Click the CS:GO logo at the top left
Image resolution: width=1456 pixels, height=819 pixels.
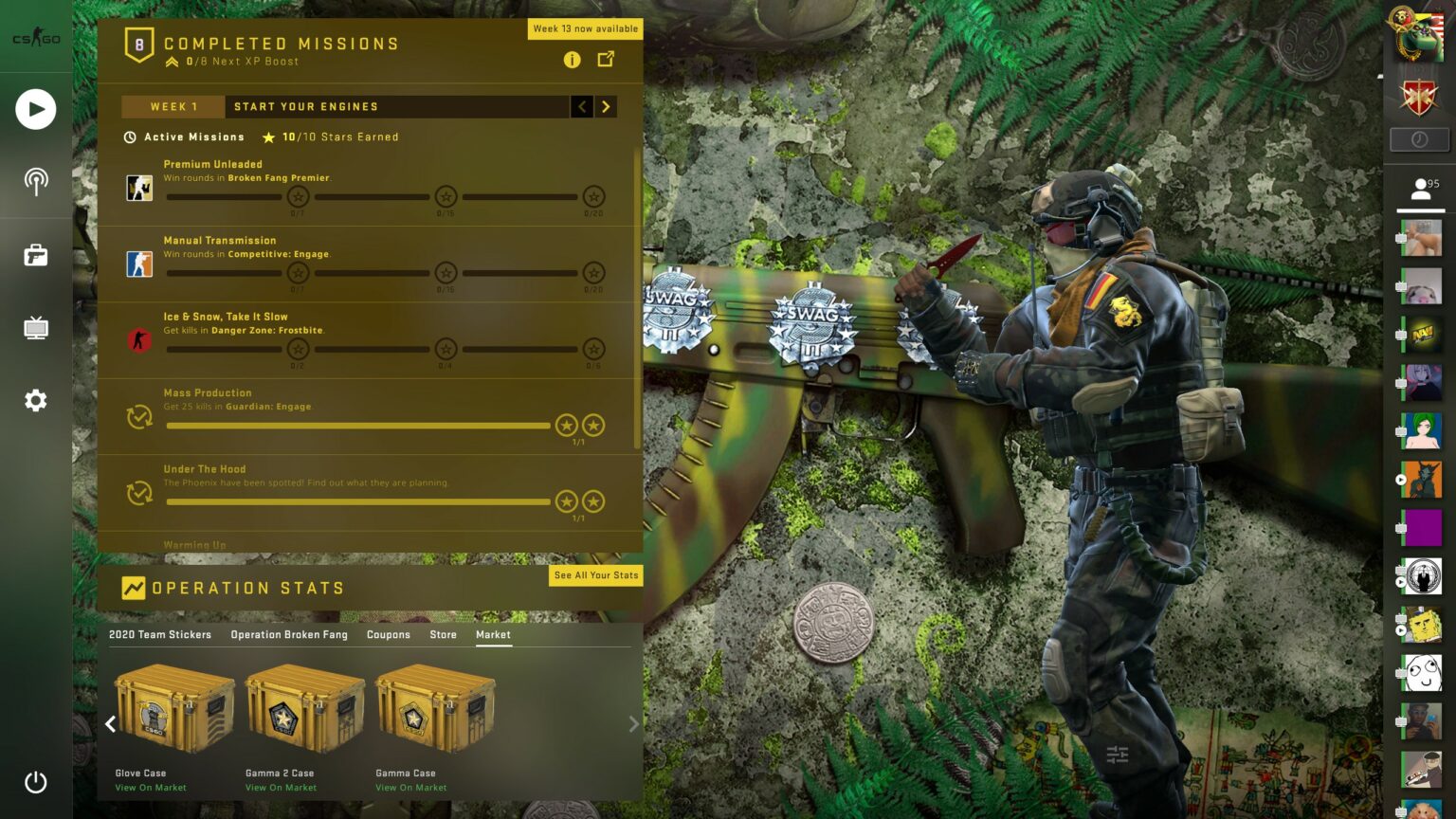point(35,39)
